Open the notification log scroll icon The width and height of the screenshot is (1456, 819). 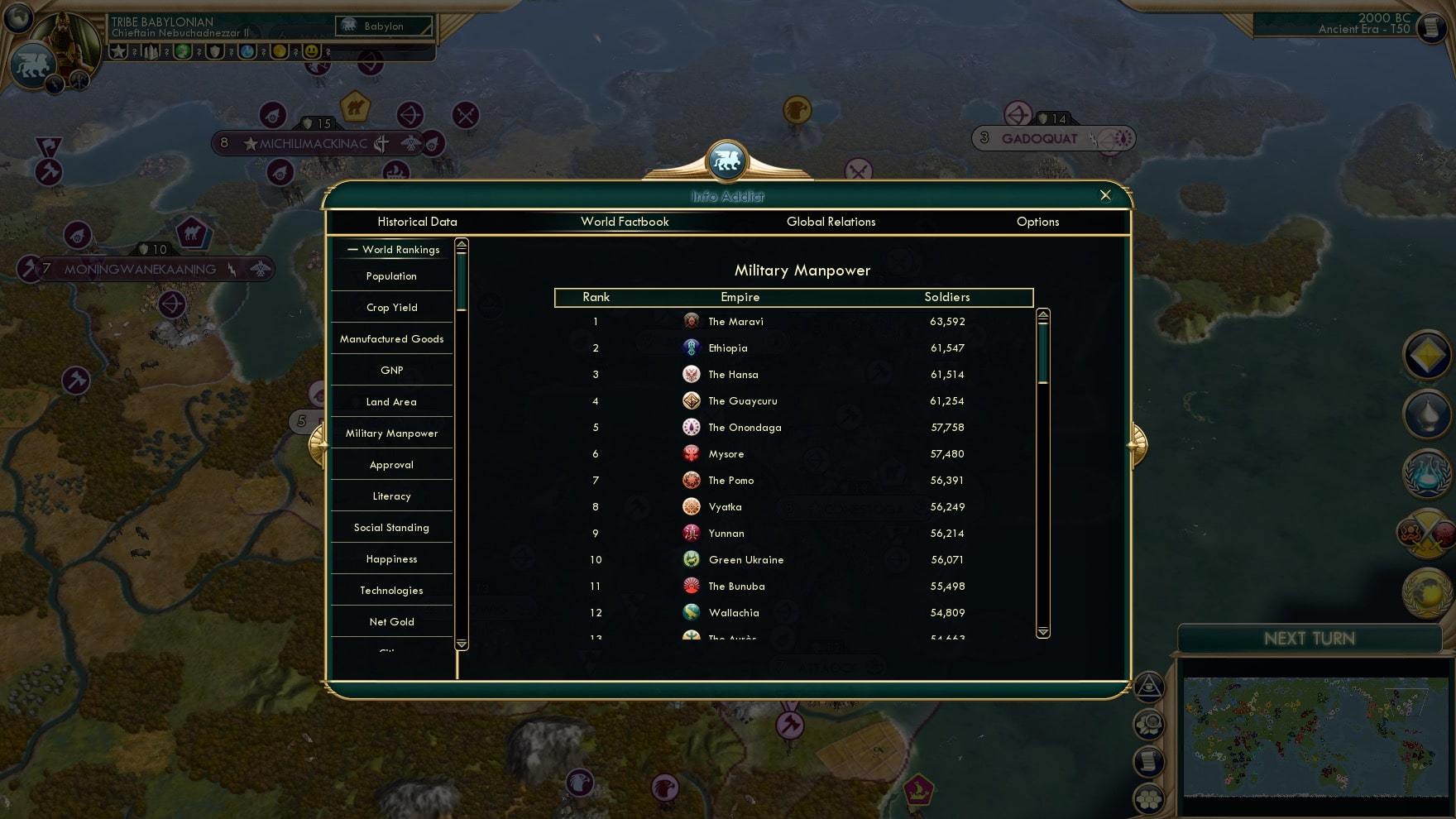[x=1149, y=759]
